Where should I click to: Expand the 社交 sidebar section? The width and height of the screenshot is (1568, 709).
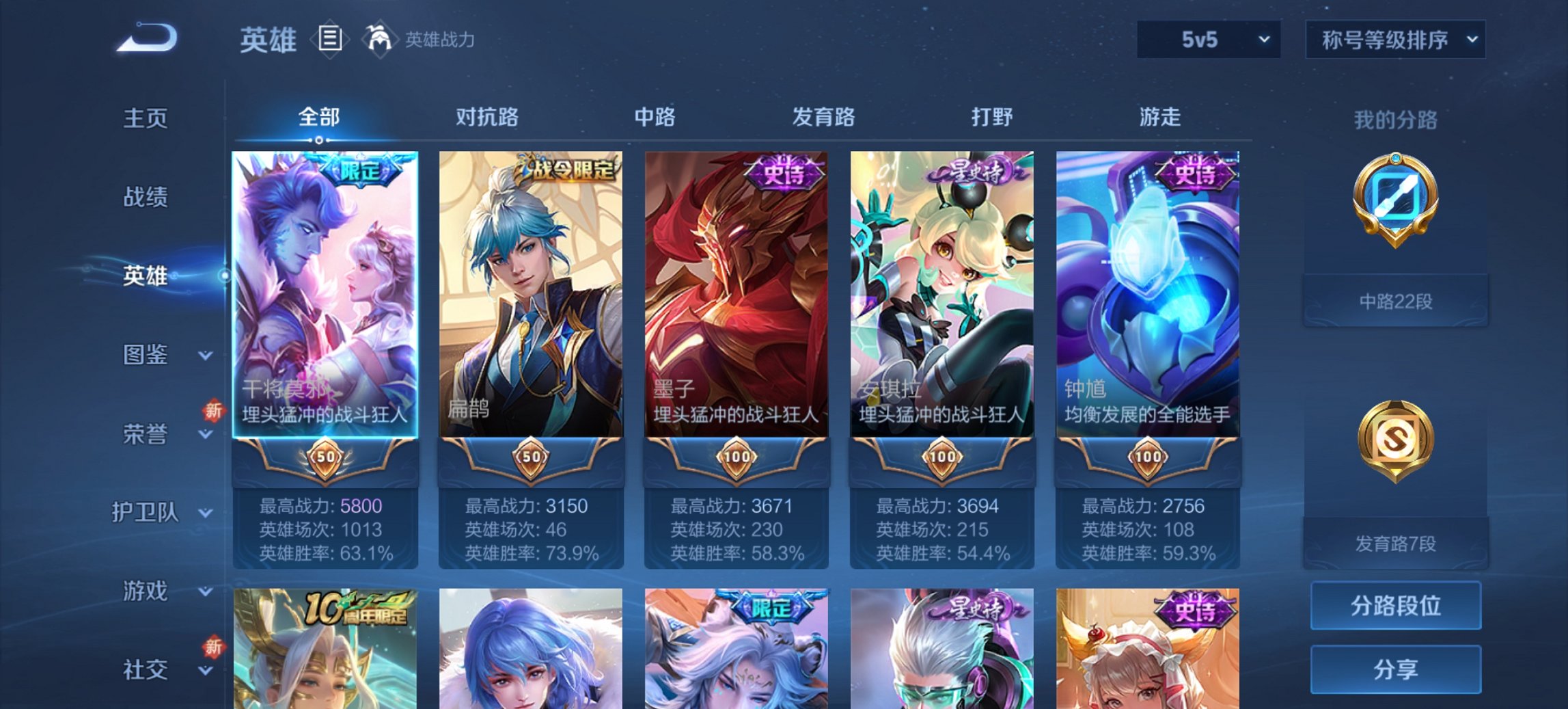[x=156, y=669]
